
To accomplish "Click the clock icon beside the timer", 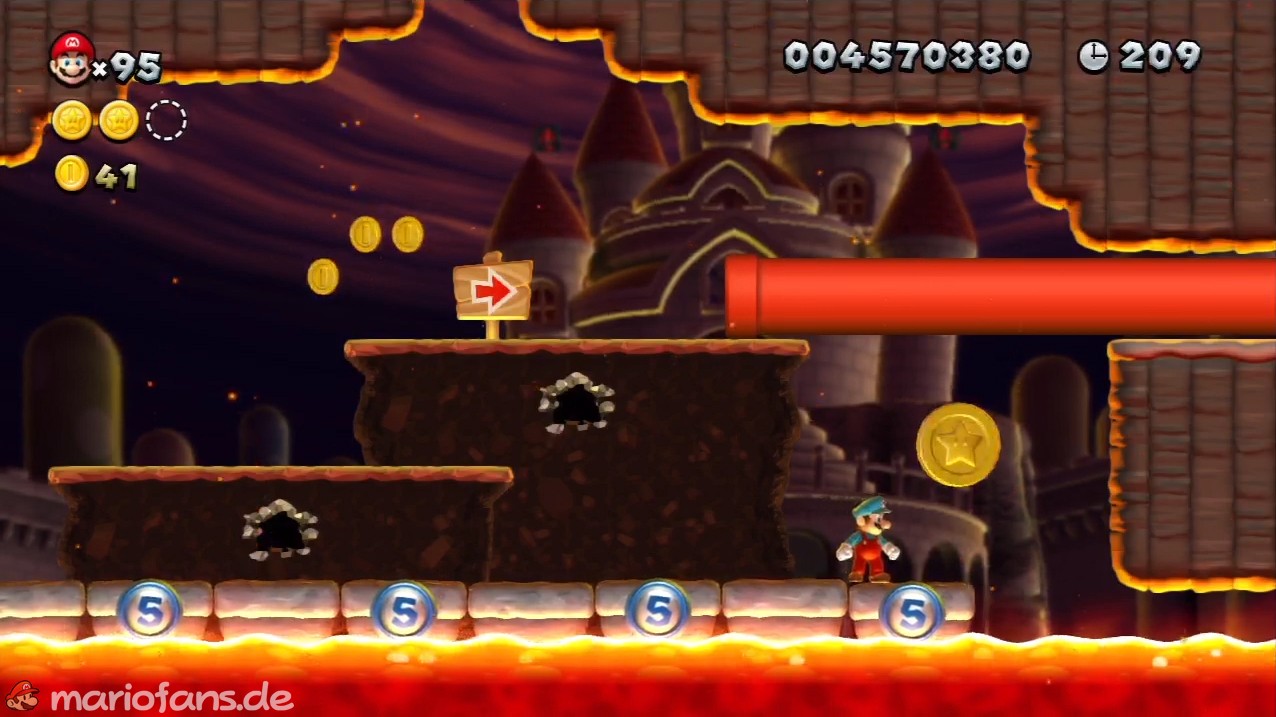I will [1093, 57].
